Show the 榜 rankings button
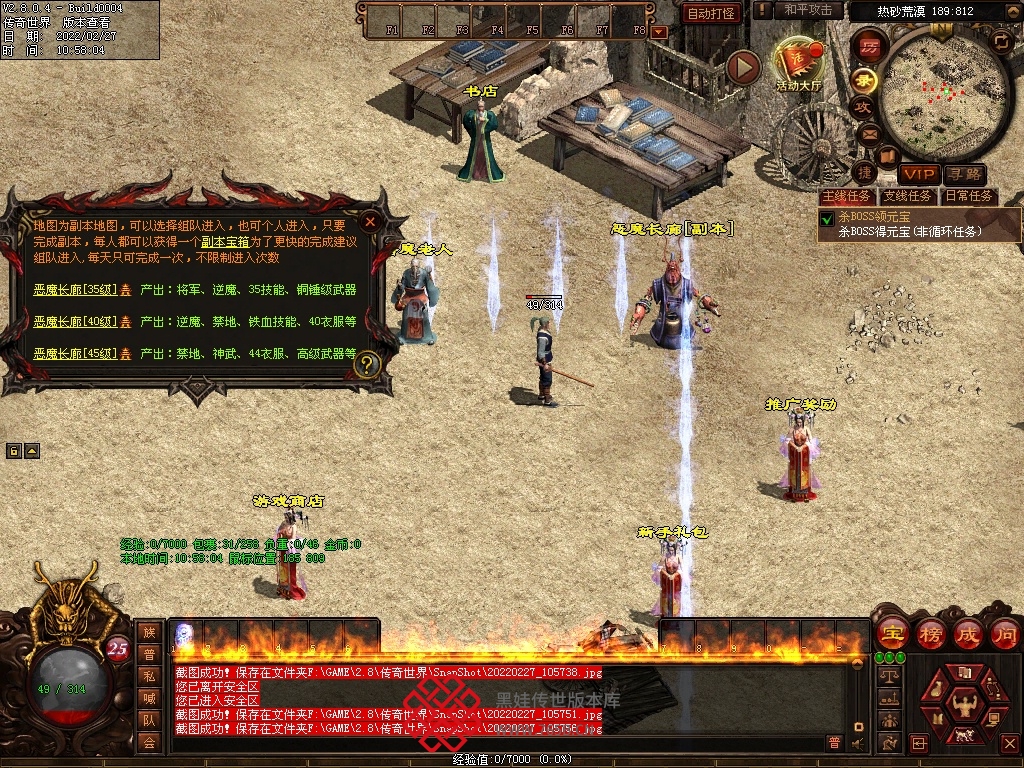 tap(931, 633)
